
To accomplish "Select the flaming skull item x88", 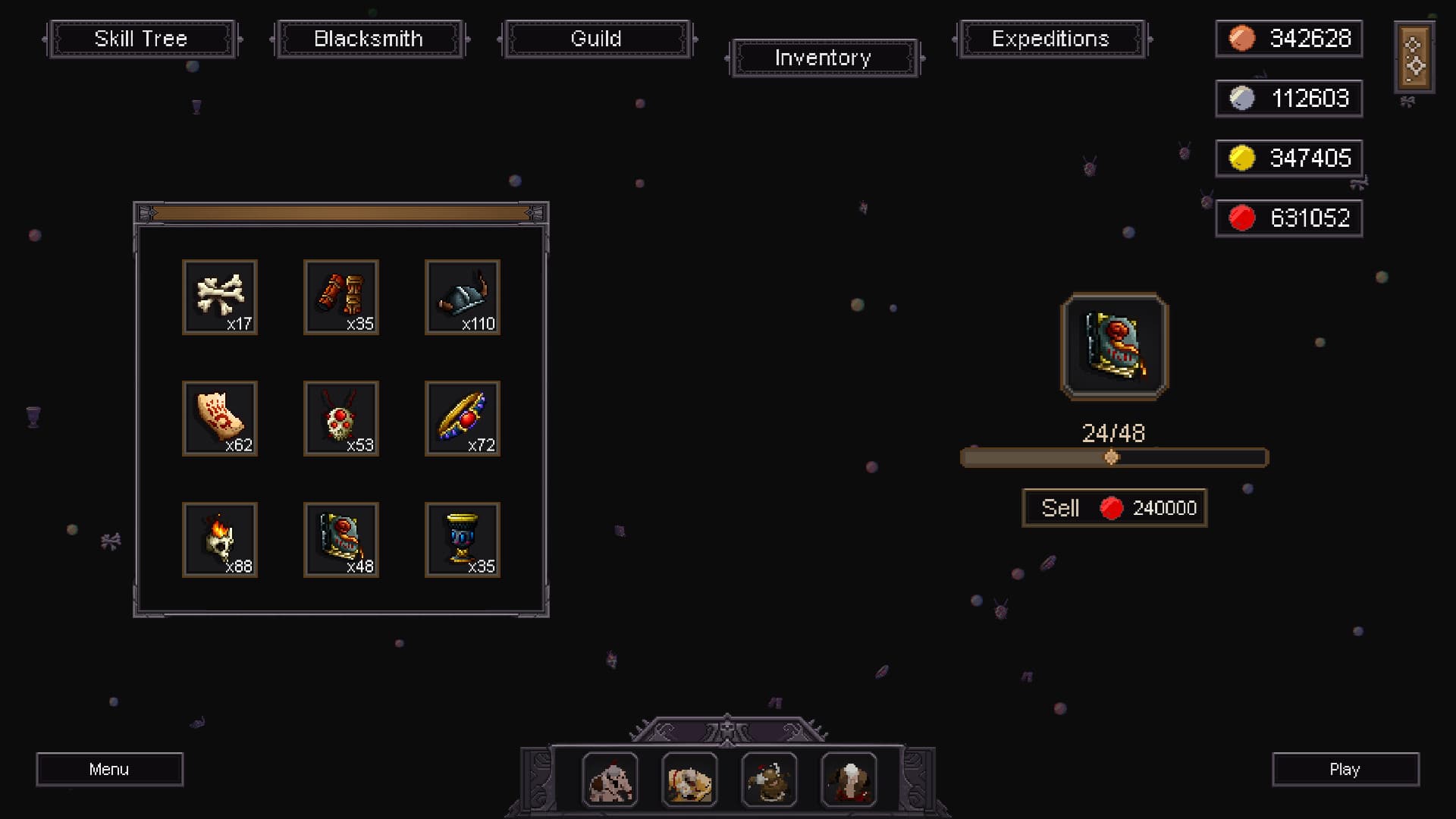I will pos(219,540).
